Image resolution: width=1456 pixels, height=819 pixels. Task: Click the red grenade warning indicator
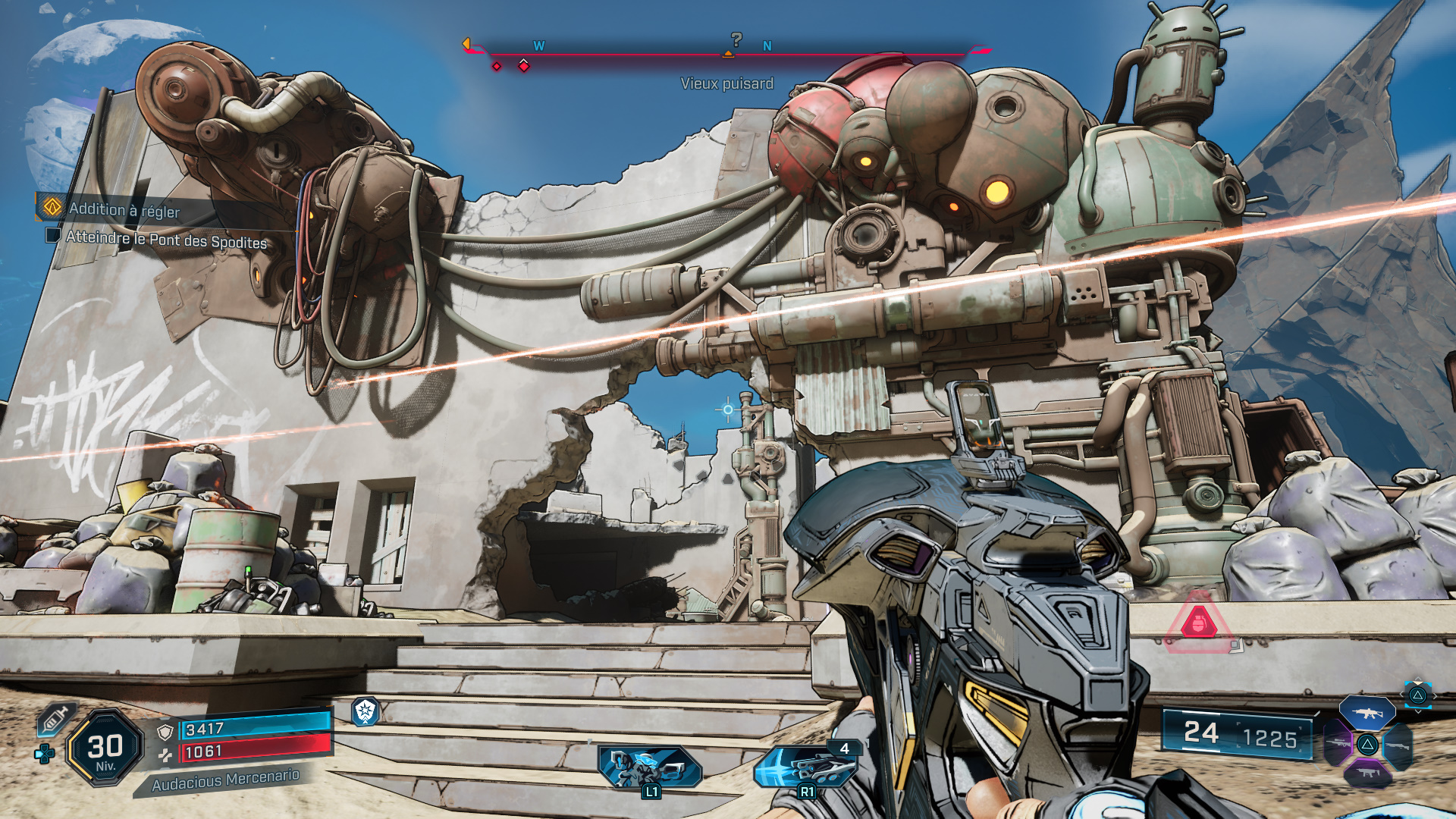[x=1199, y=623]
